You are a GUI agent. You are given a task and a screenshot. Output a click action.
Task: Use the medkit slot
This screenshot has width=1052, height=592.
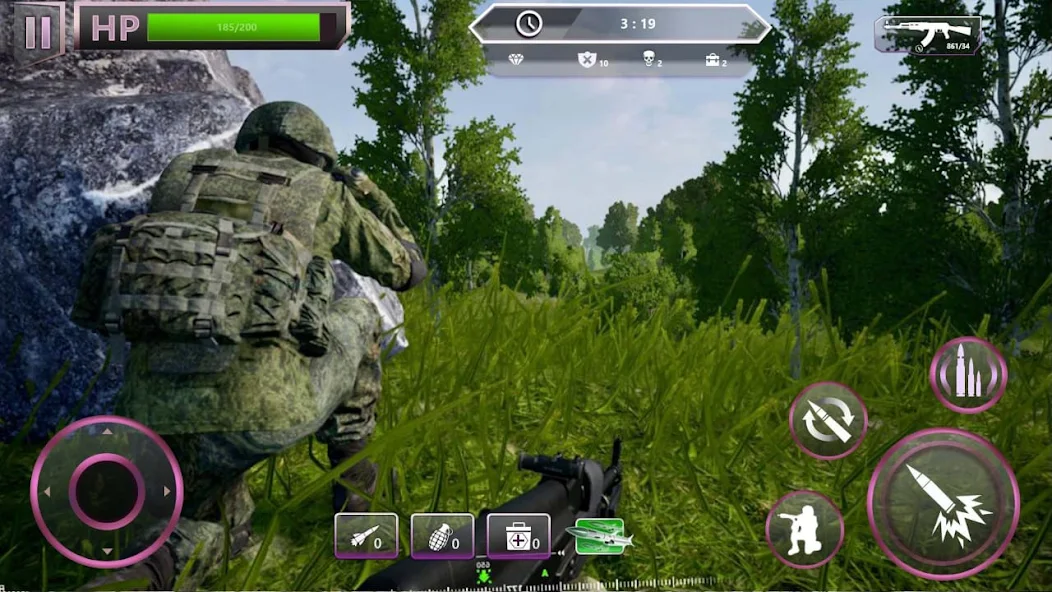[x=518, y=536]
